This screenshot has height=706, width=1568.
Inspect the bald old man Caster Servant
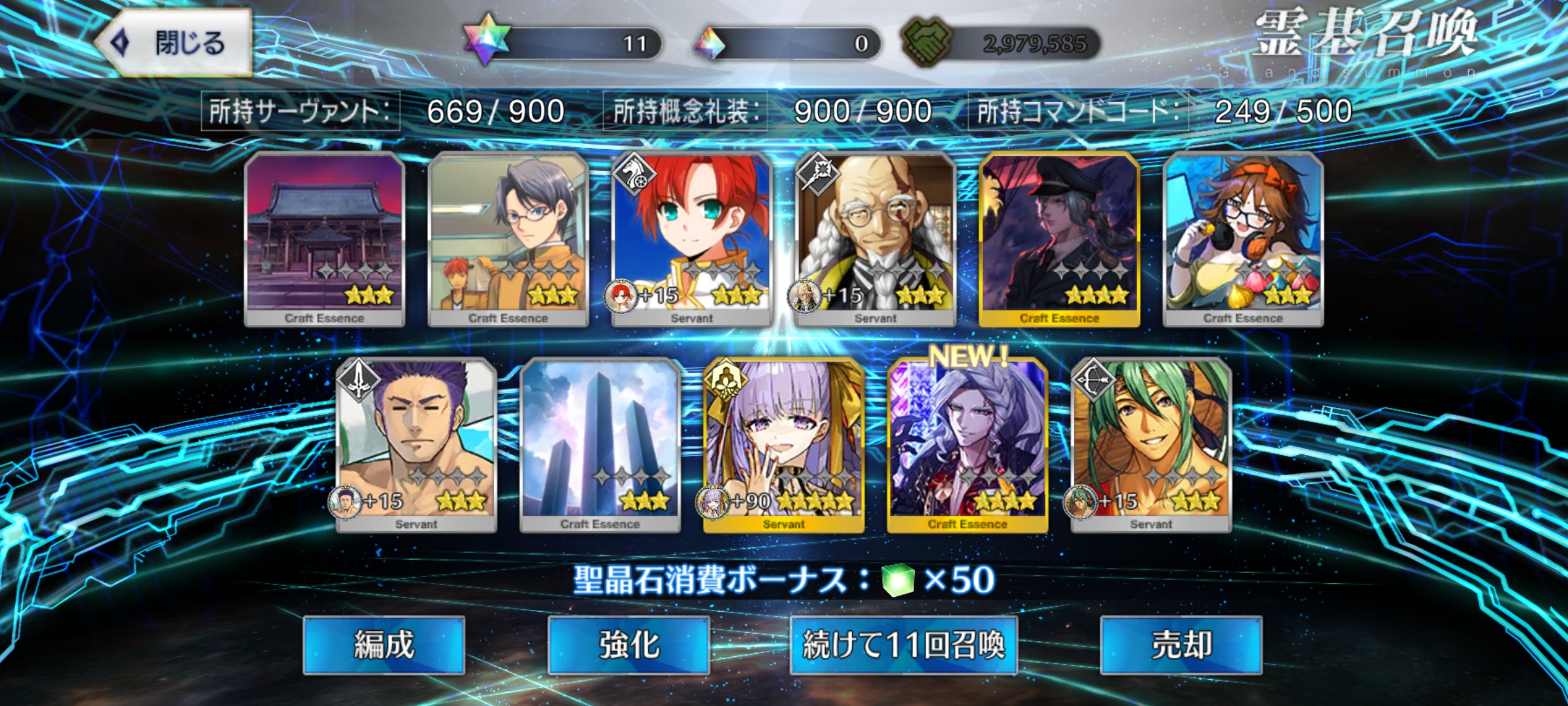pos(875,239)
